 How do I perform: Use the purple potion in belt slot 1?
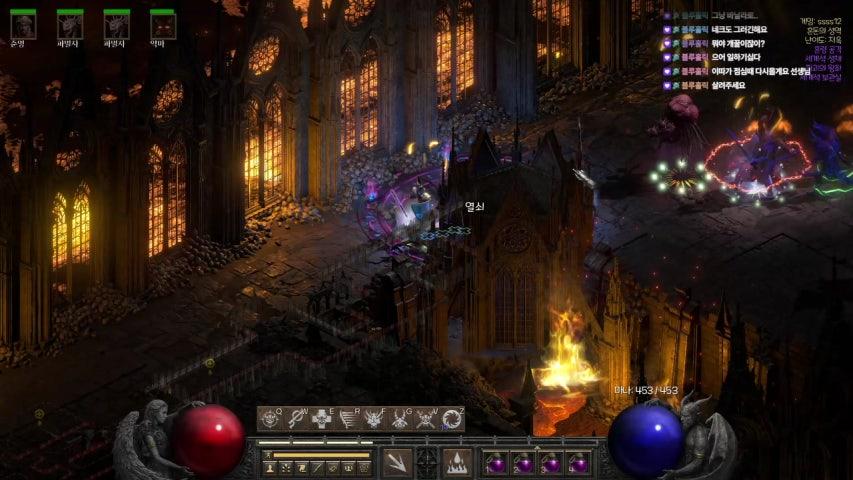(x=496, y=465)
